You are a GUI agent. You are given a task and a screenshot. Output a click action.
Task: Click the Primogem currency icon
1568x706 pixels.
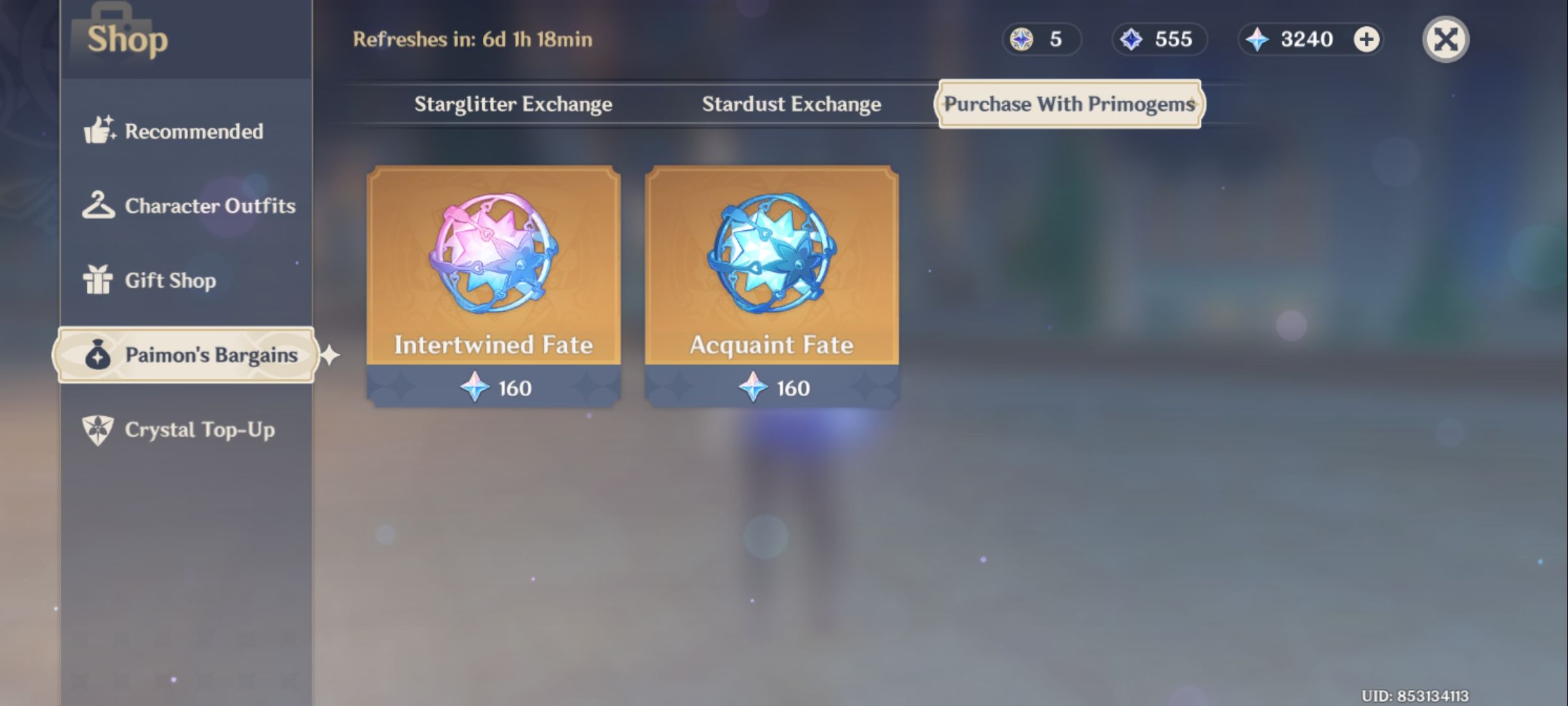[x=1252, y=39]
